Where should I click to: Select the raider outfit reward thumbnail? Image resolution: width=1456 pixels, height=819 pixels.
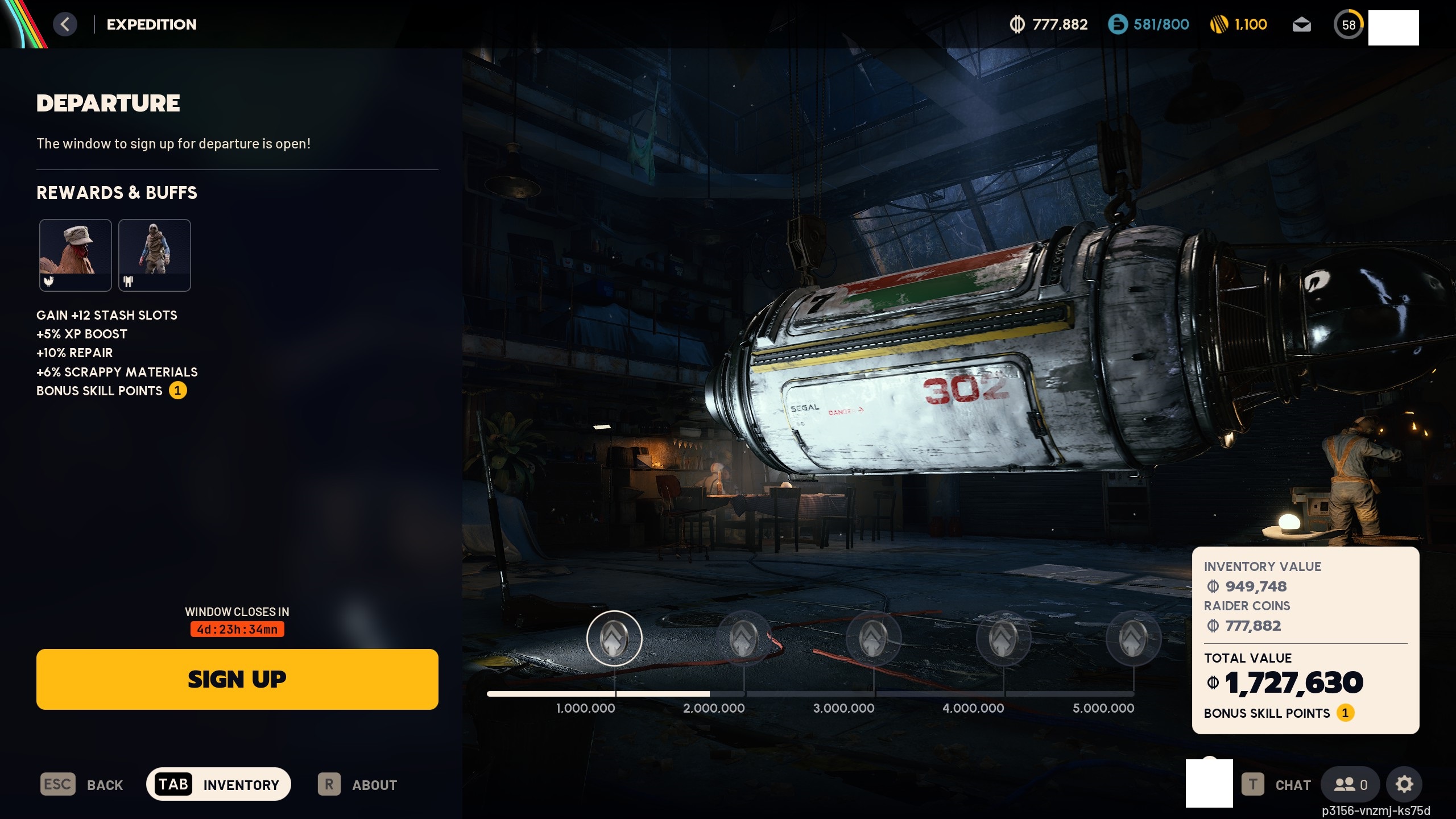tap(155, 255)
